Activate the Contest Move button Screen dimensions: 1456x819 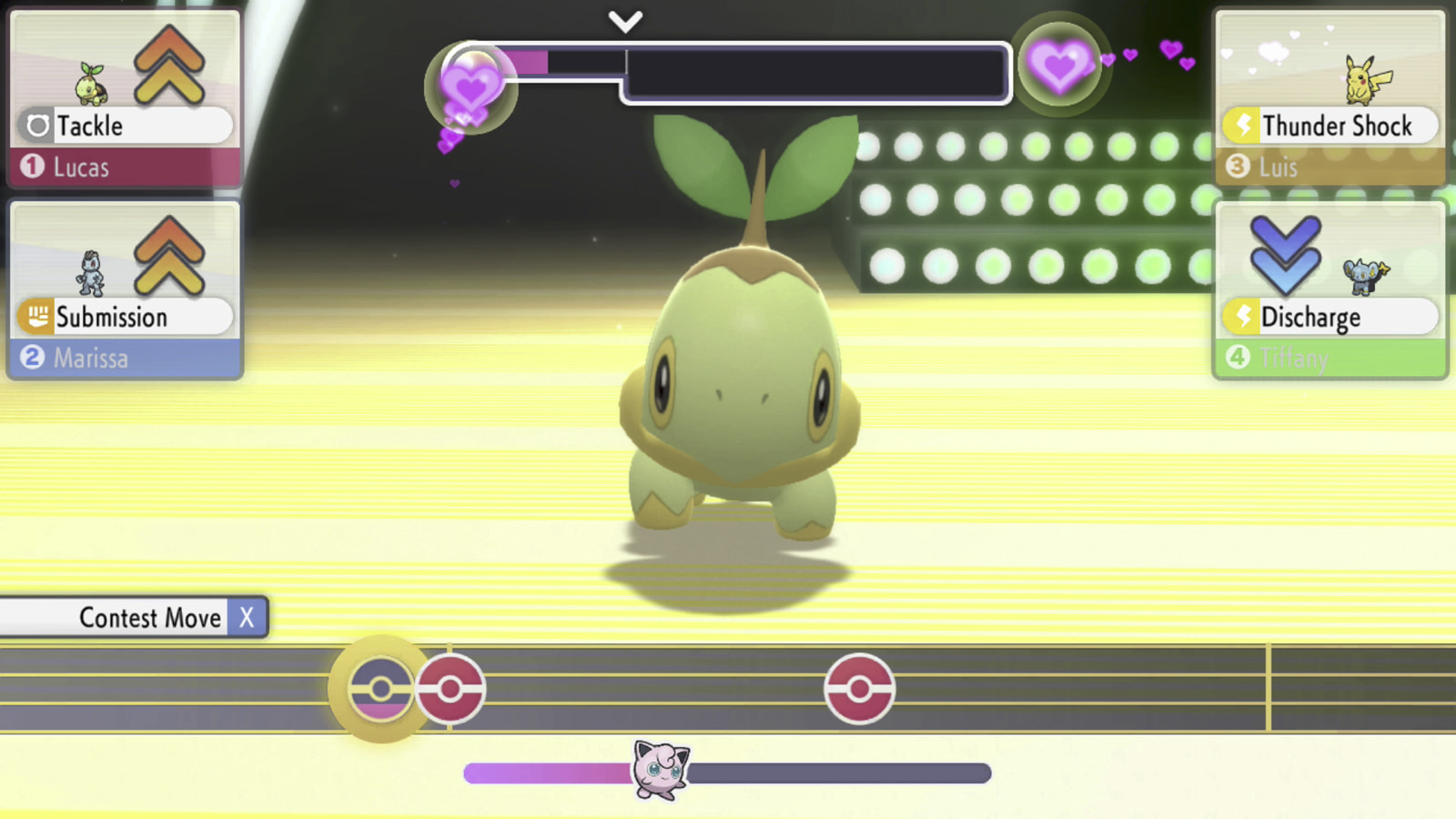coord(135,618)
